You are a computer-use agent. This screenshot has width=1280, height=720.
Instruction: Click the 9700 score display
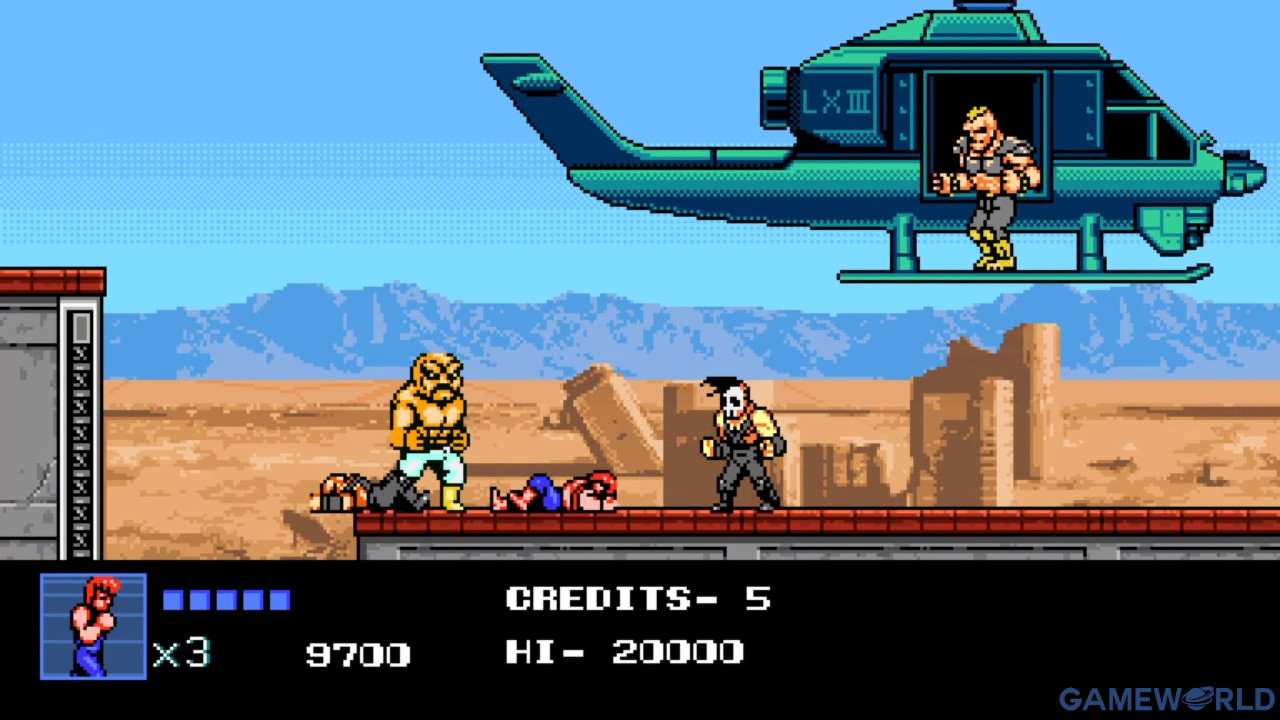coord(357,654)
